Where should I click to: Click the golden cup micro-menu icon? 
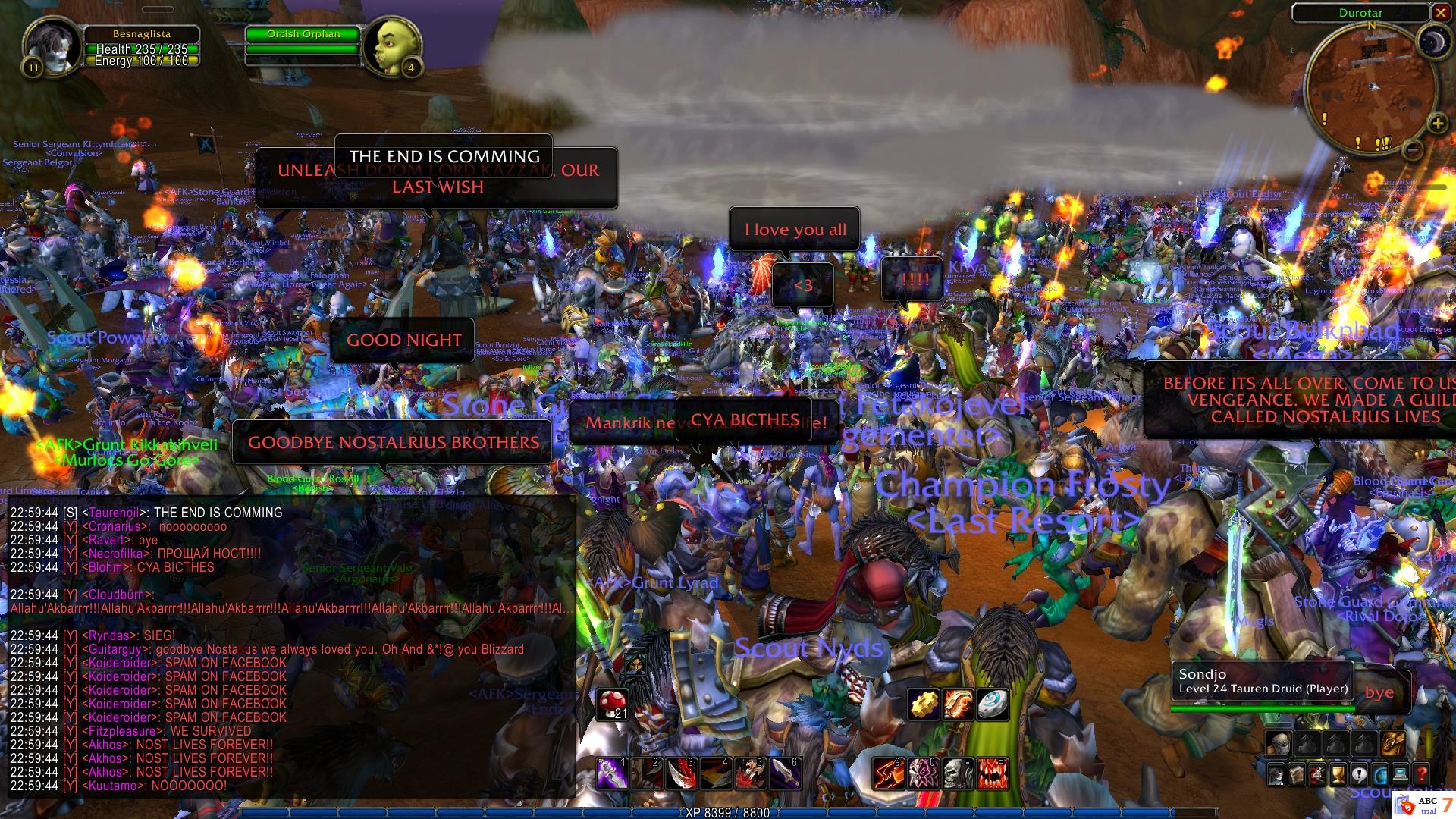tap(1338, 775)
